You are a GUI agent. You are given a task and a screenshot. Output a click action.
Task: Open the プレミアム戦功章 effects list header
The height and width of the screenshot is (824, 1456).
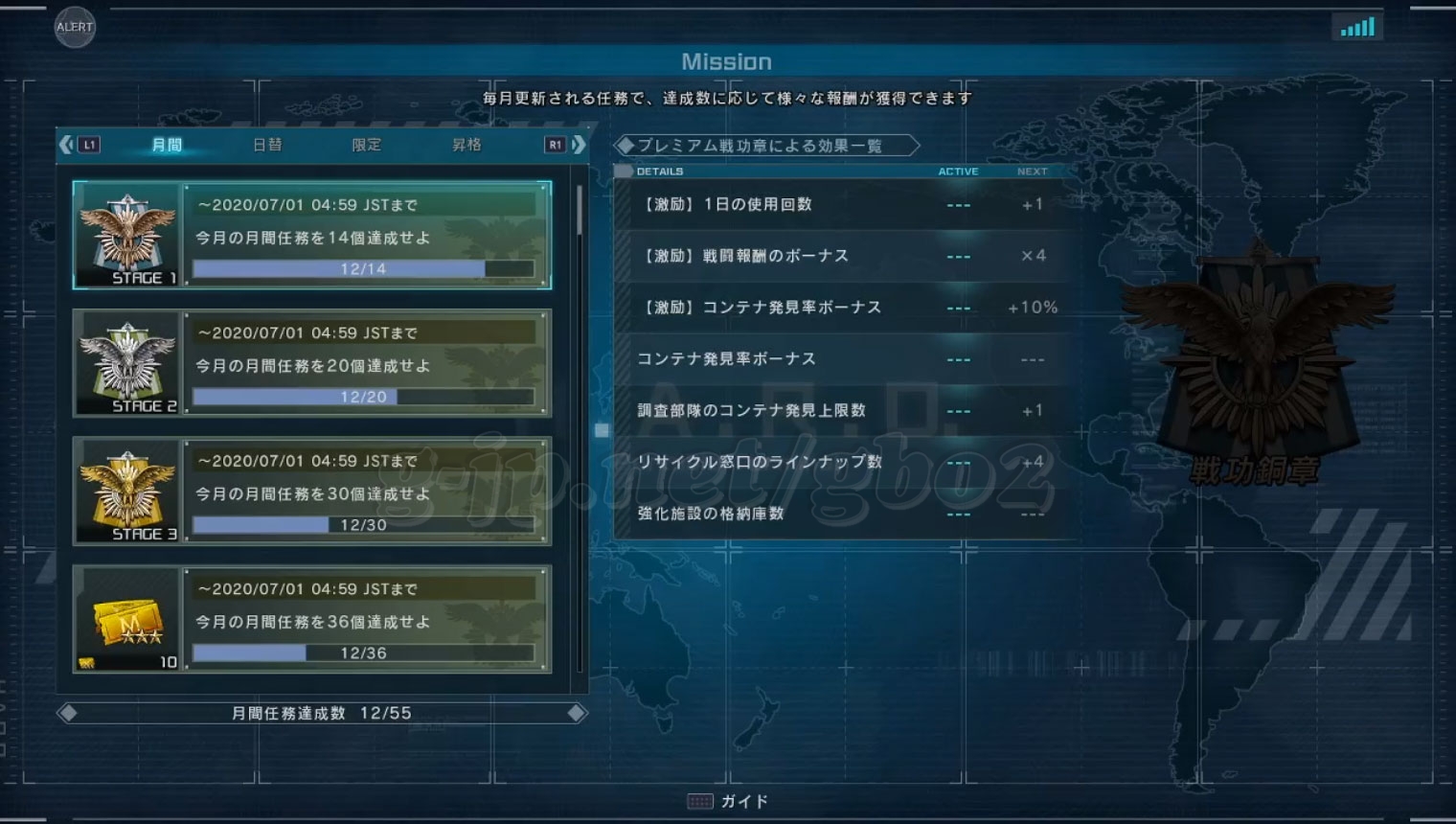(766, 146)
